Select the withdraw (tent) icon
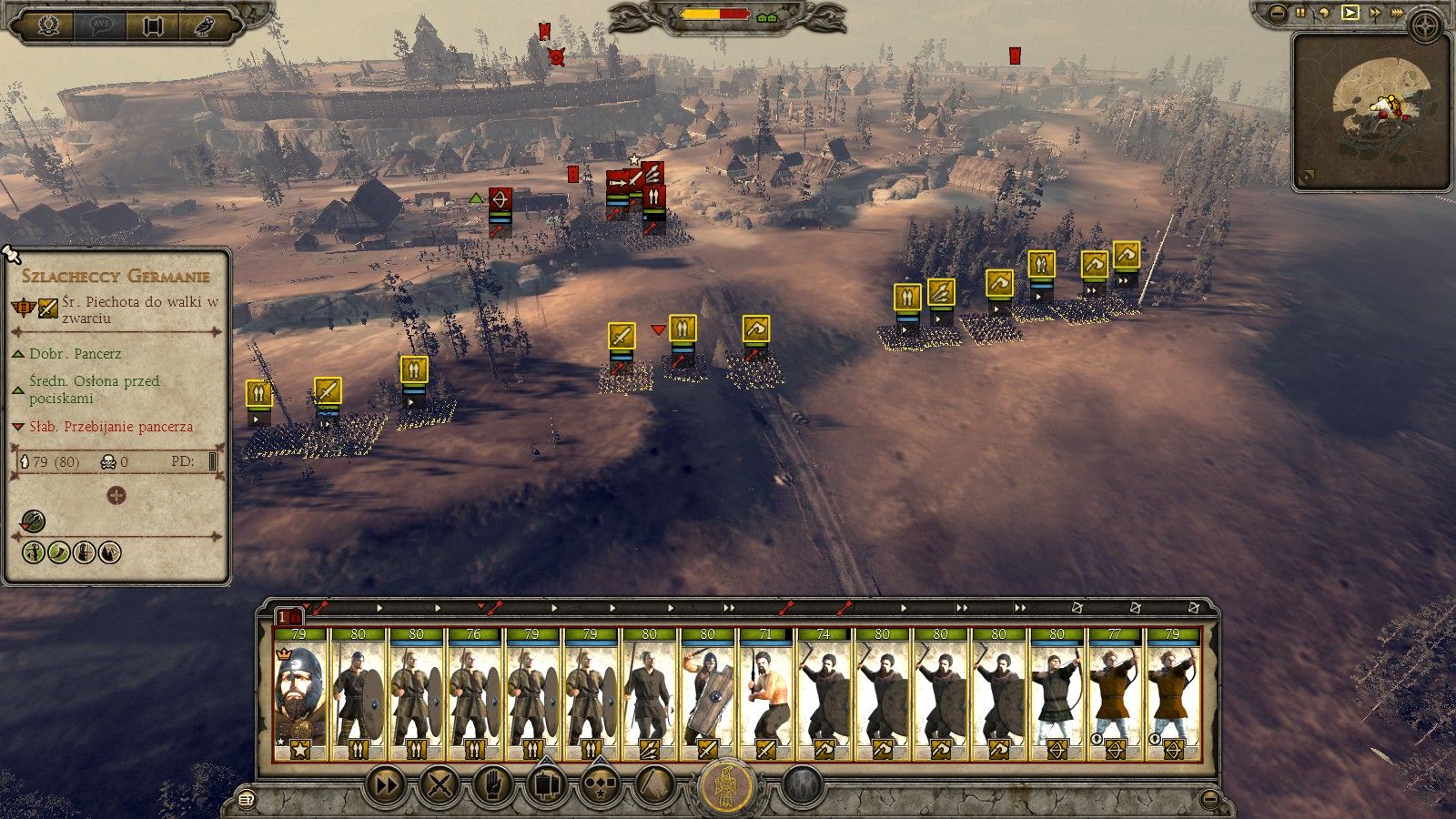Image resolution: width=1456 pixels, height=819 pixels. pyautogui.click(x=652, y=784)
